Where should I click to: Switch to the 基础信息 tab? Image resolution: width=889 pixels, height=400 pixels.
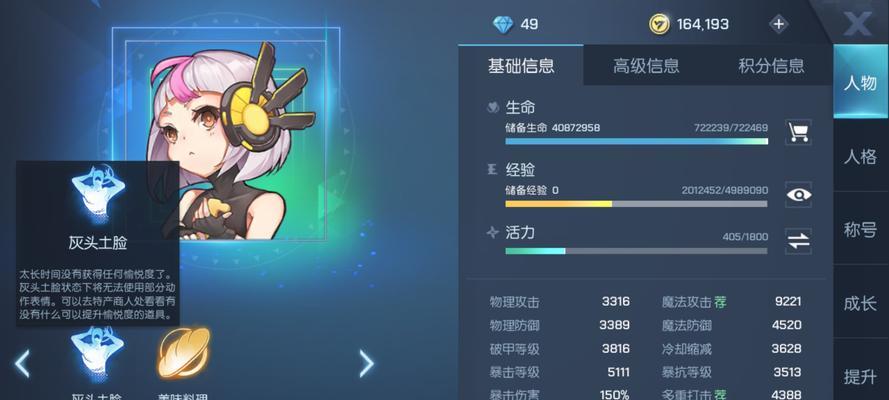click(521, 66)
